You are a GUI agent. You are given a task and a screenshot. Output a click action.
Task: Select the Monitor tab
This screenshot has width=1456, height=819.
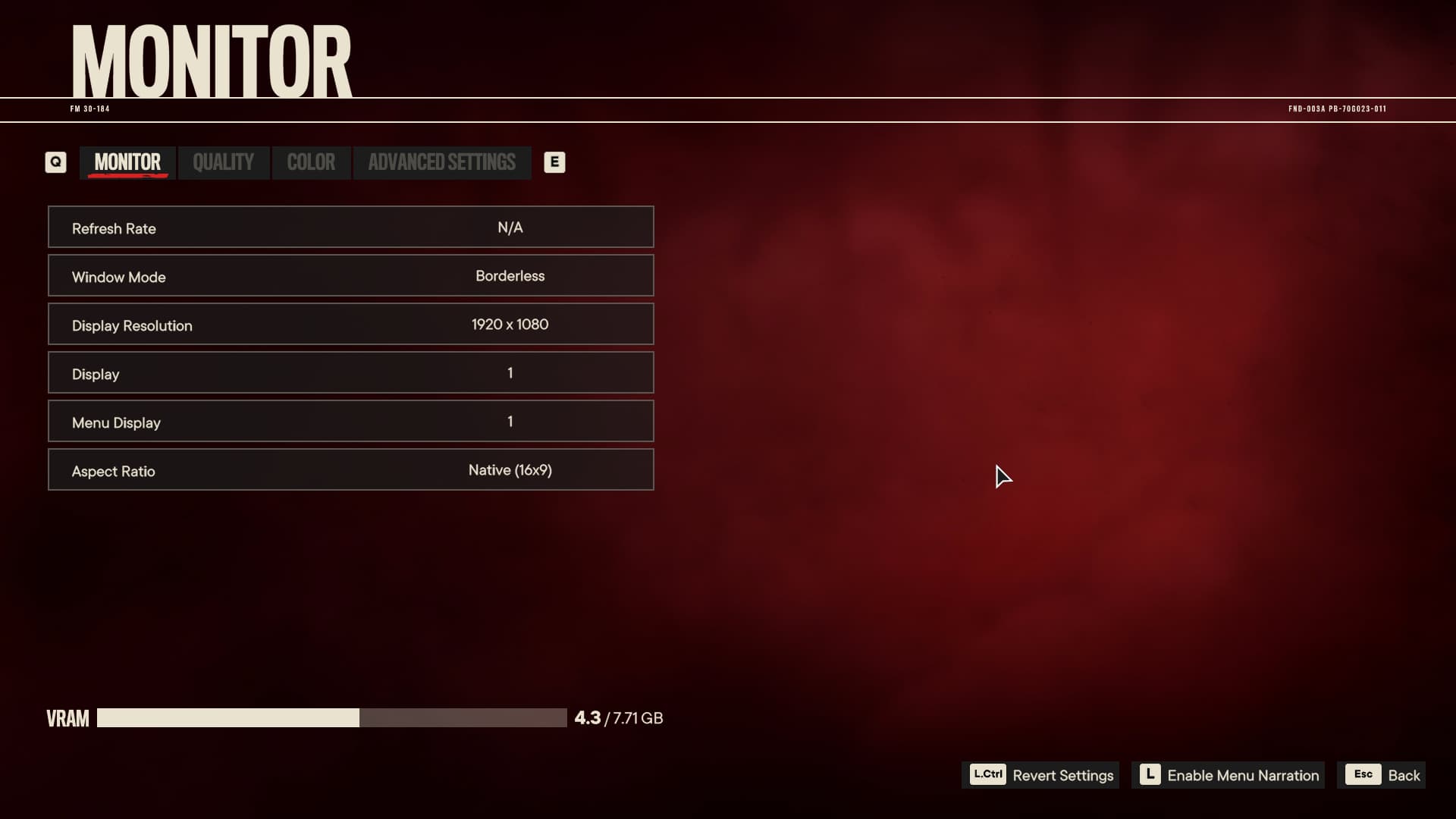point(127,162)
